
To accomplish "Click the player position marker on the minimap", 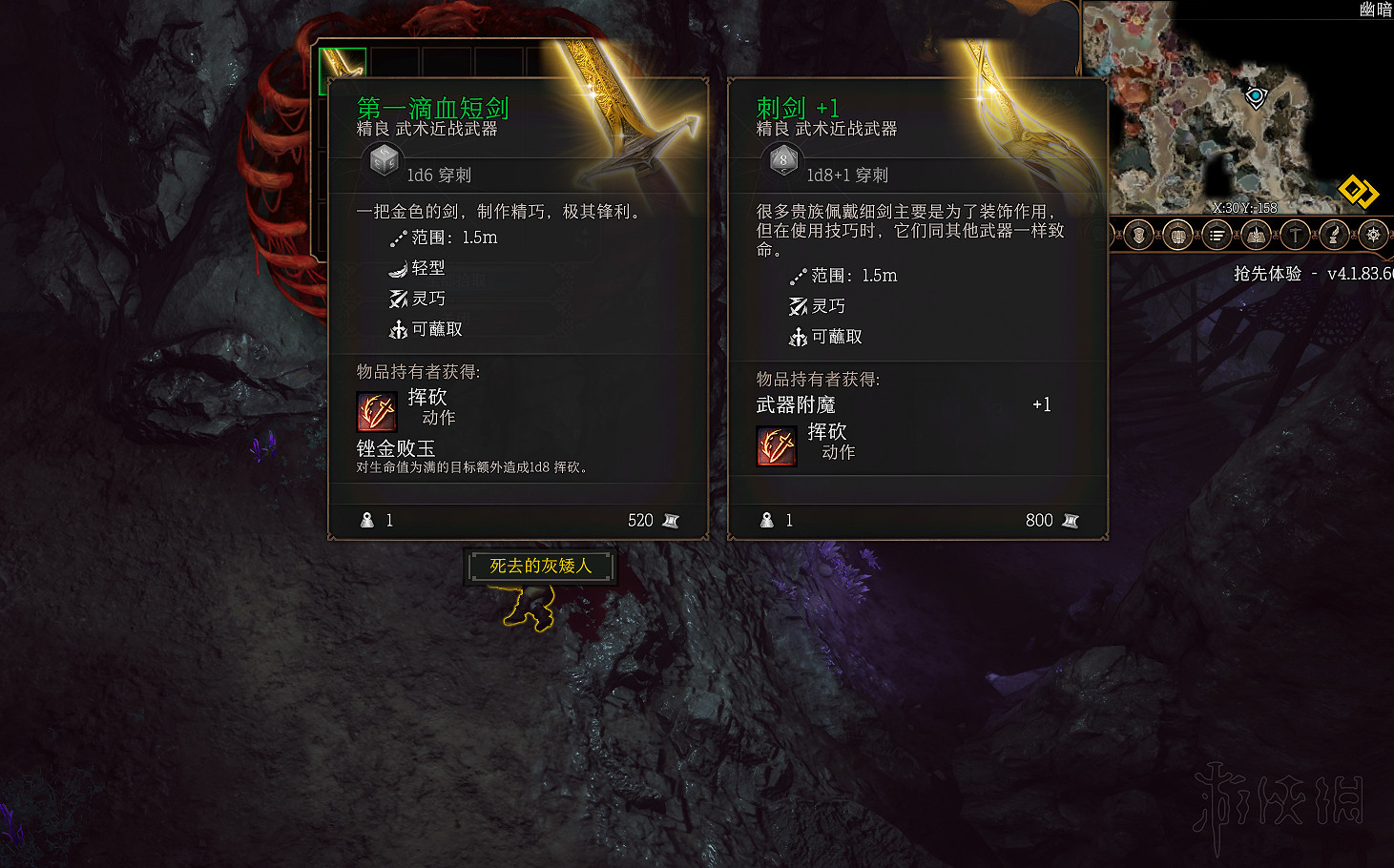I will (1253, 96).
